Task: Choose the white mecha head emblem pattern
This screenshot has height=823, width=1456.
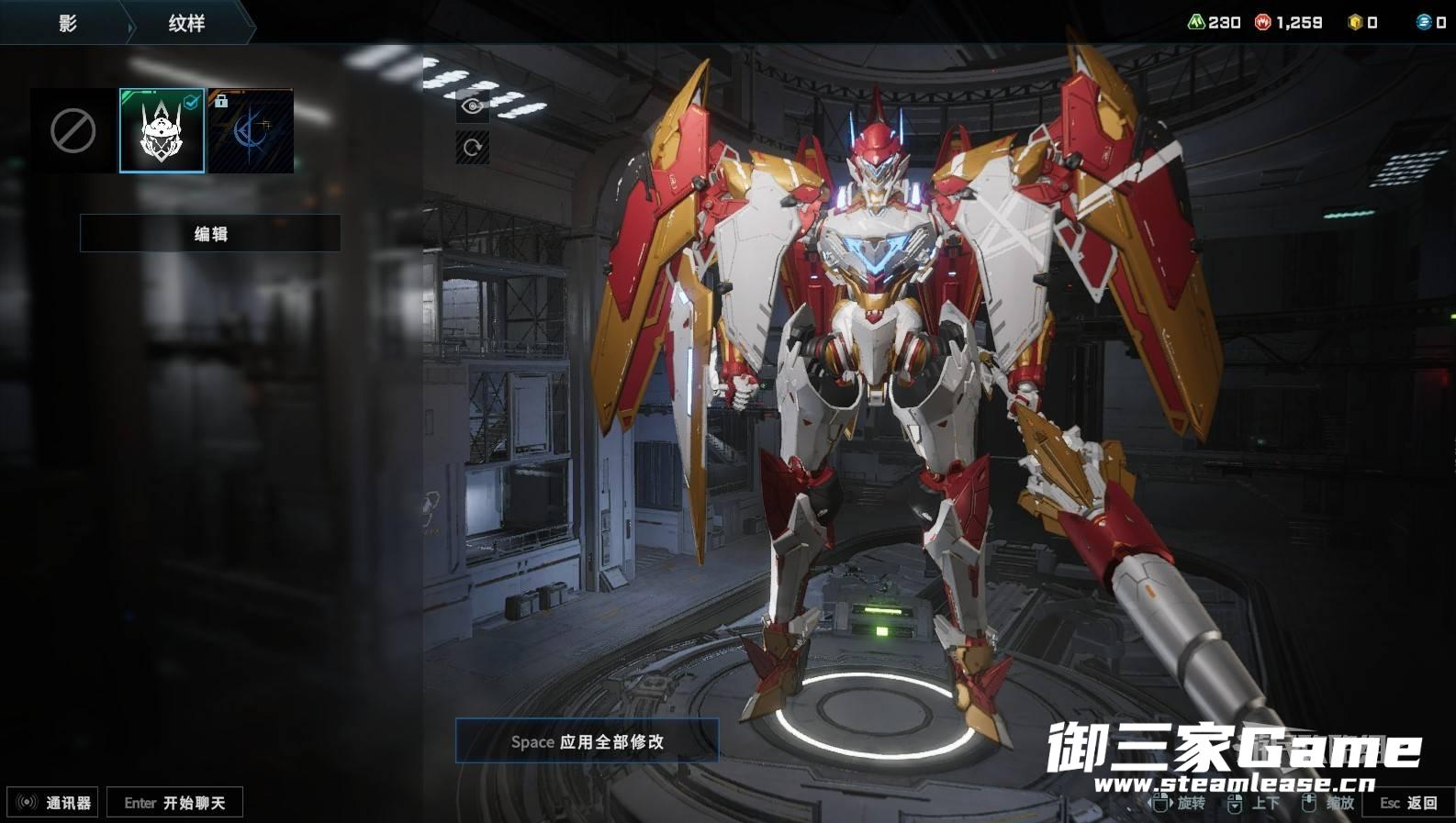Action: pyautogui.click(x=162, y=131)
